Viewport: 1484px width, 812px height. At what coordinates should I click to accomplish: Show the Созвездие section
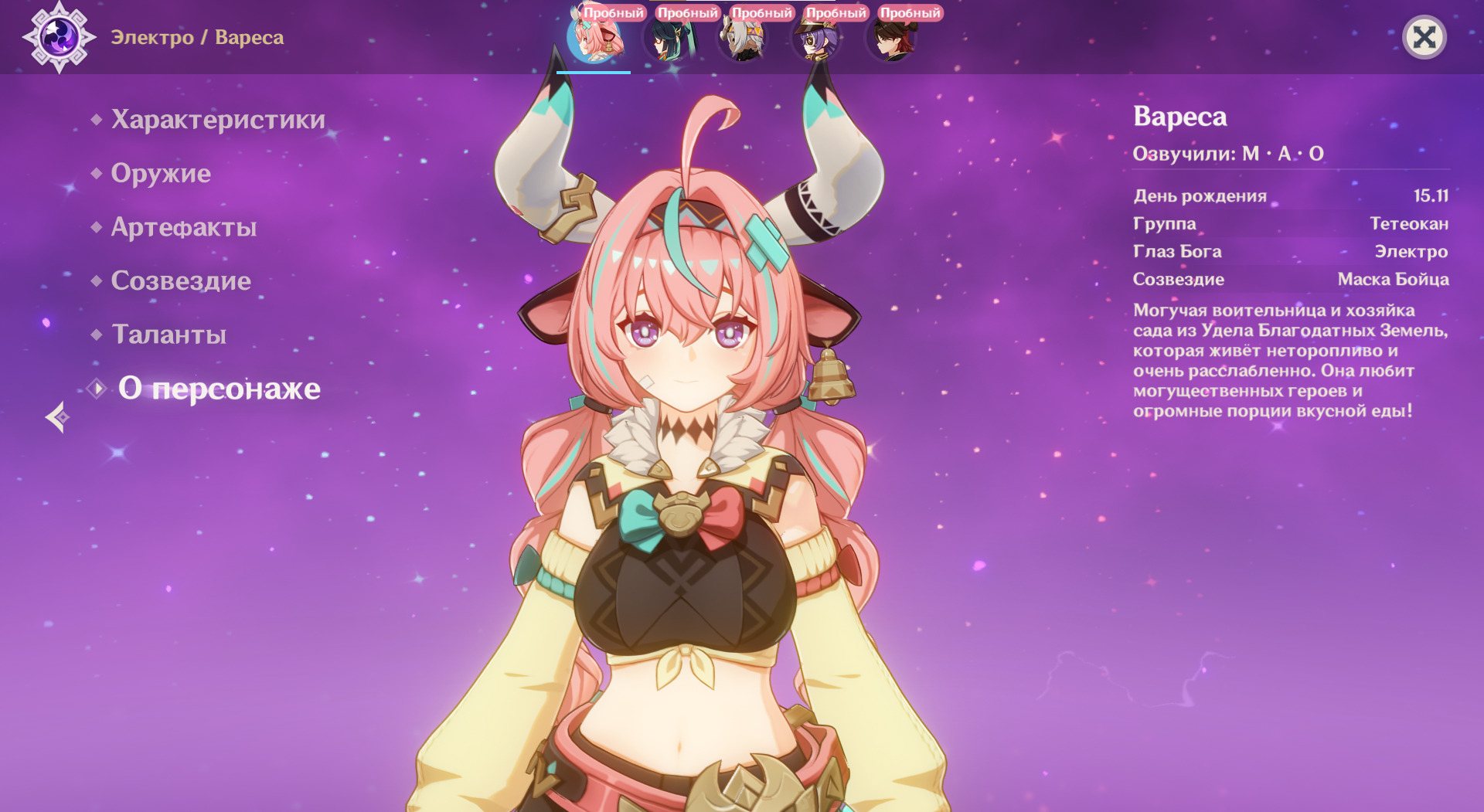click(x=181, y=280)
